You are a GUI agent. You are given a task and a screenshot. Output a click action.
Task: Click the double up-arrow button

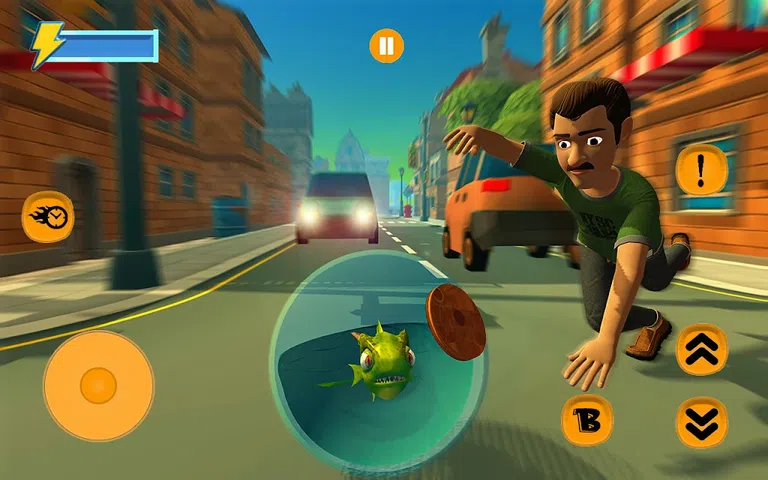[x=702, y=349]
